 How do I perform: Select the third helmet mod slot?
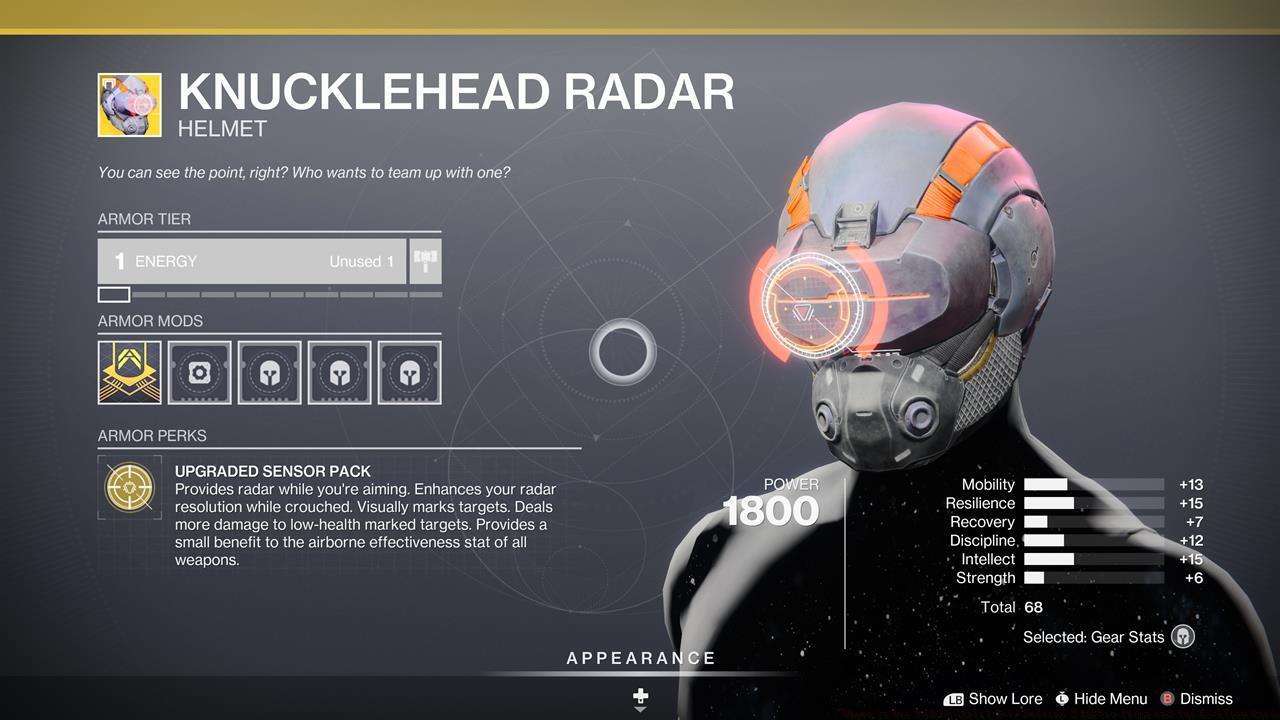(x=269, y=373)
